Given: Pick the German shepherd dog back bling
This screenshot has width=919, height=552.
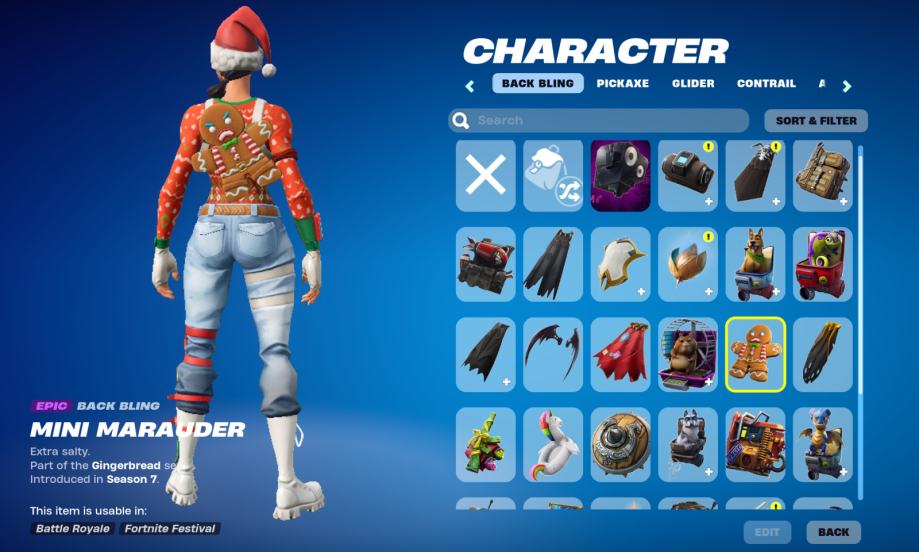Looking at the screenshot, I should pyautogui.click(x=755, y=265).
